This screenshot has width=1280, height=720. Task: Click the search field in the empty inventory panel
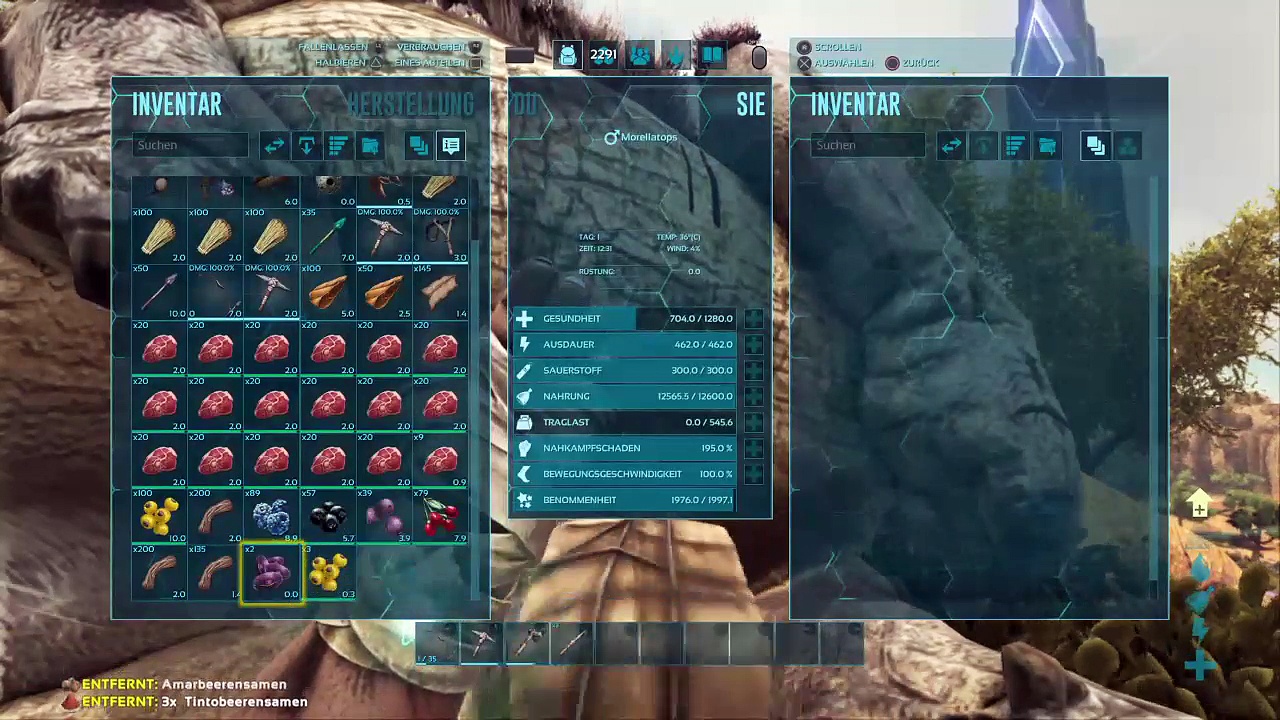click(x=868, y=145)
